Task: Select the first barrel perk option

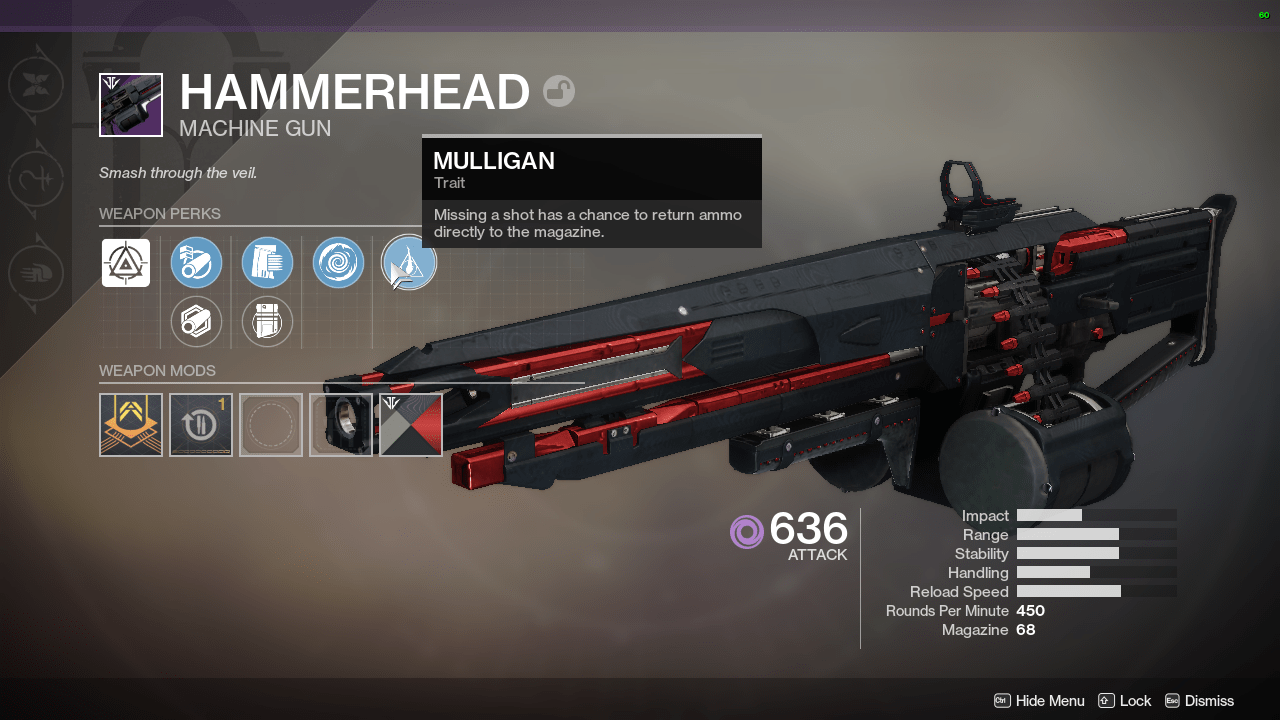Action: click(x=196, y=262)
